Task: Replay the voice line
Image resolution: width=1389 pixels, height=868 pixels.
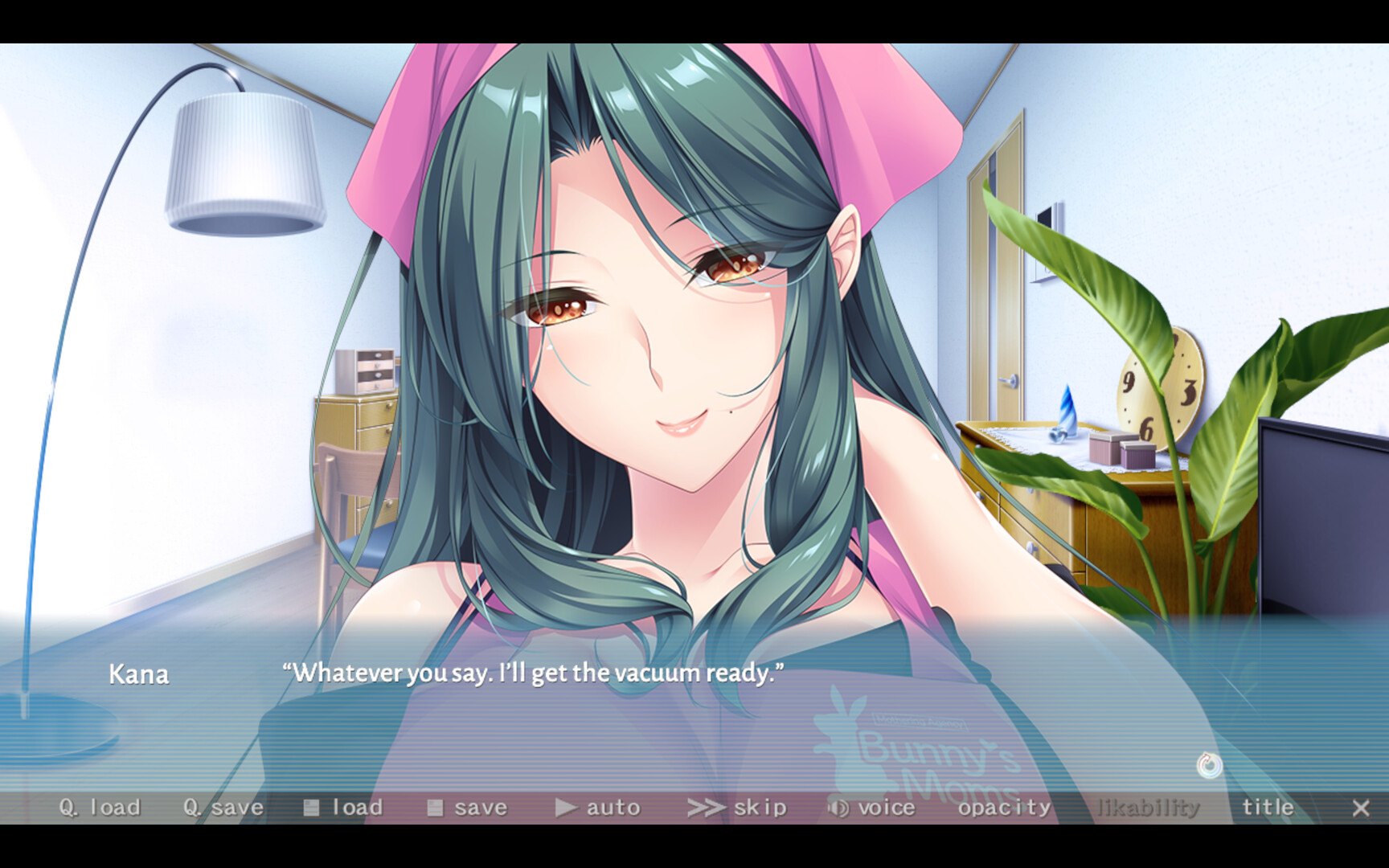Action: click(x=871, y=808)
